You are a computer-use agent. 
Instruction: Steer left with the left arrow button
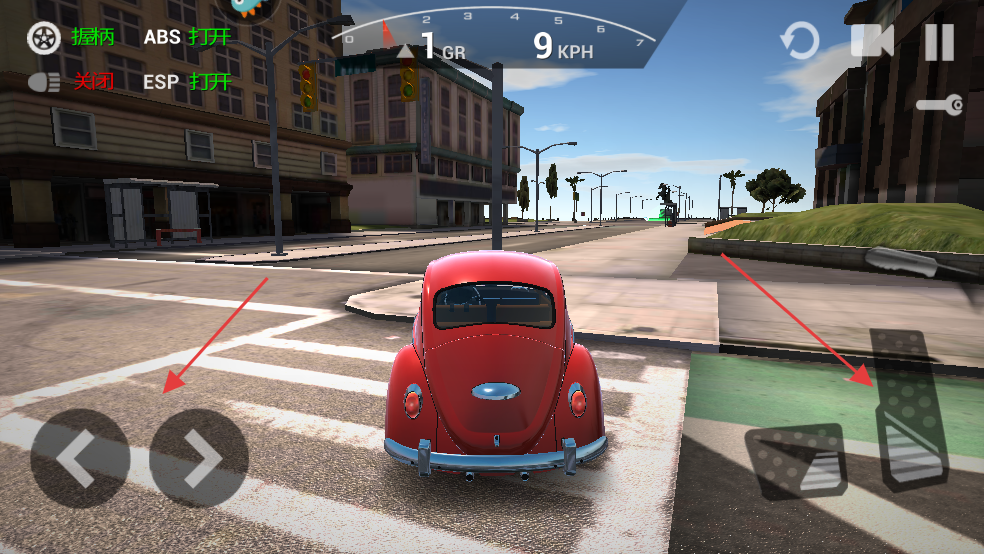[x=79, y=458]
